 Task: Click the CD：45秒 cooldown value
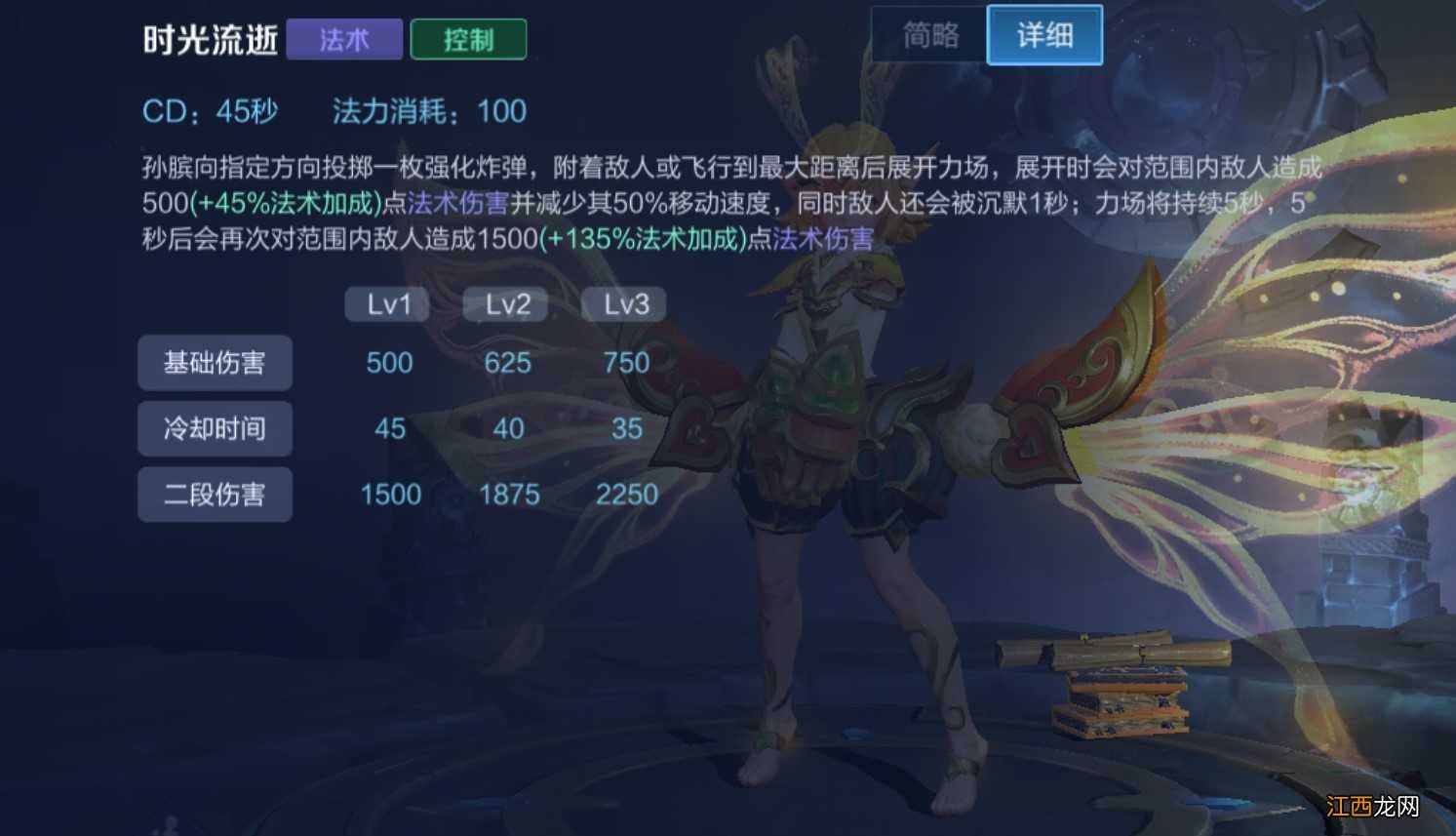tap(208, 111)
